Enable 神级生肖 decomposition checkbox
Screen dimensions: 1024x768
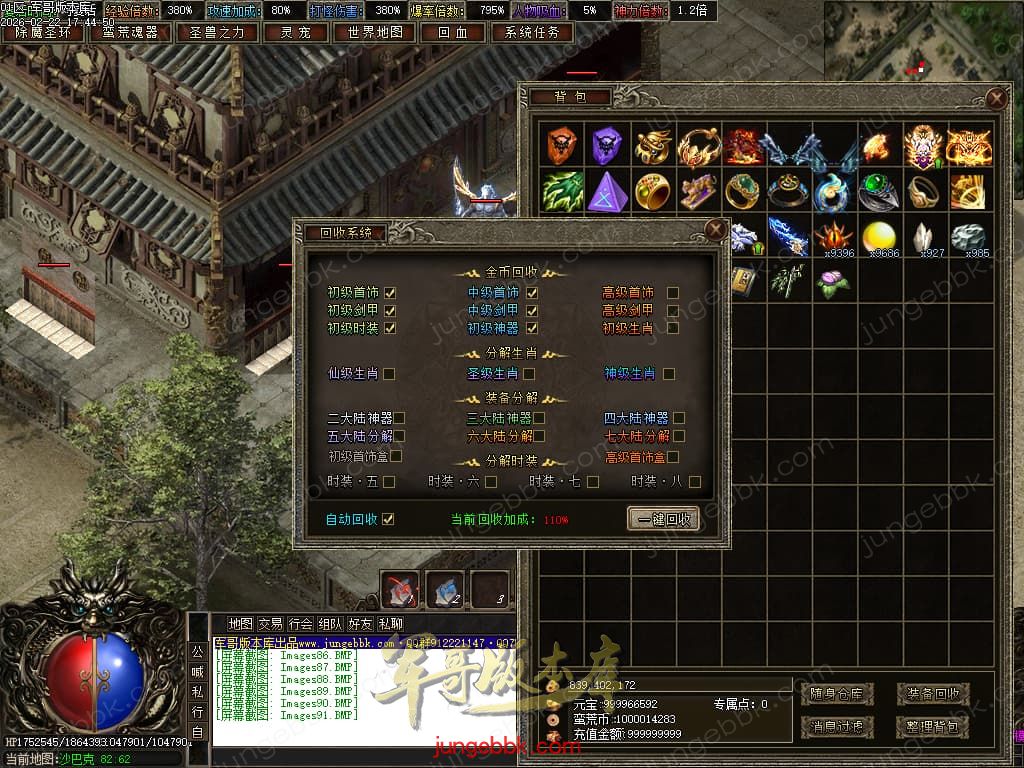click(669, 374)
